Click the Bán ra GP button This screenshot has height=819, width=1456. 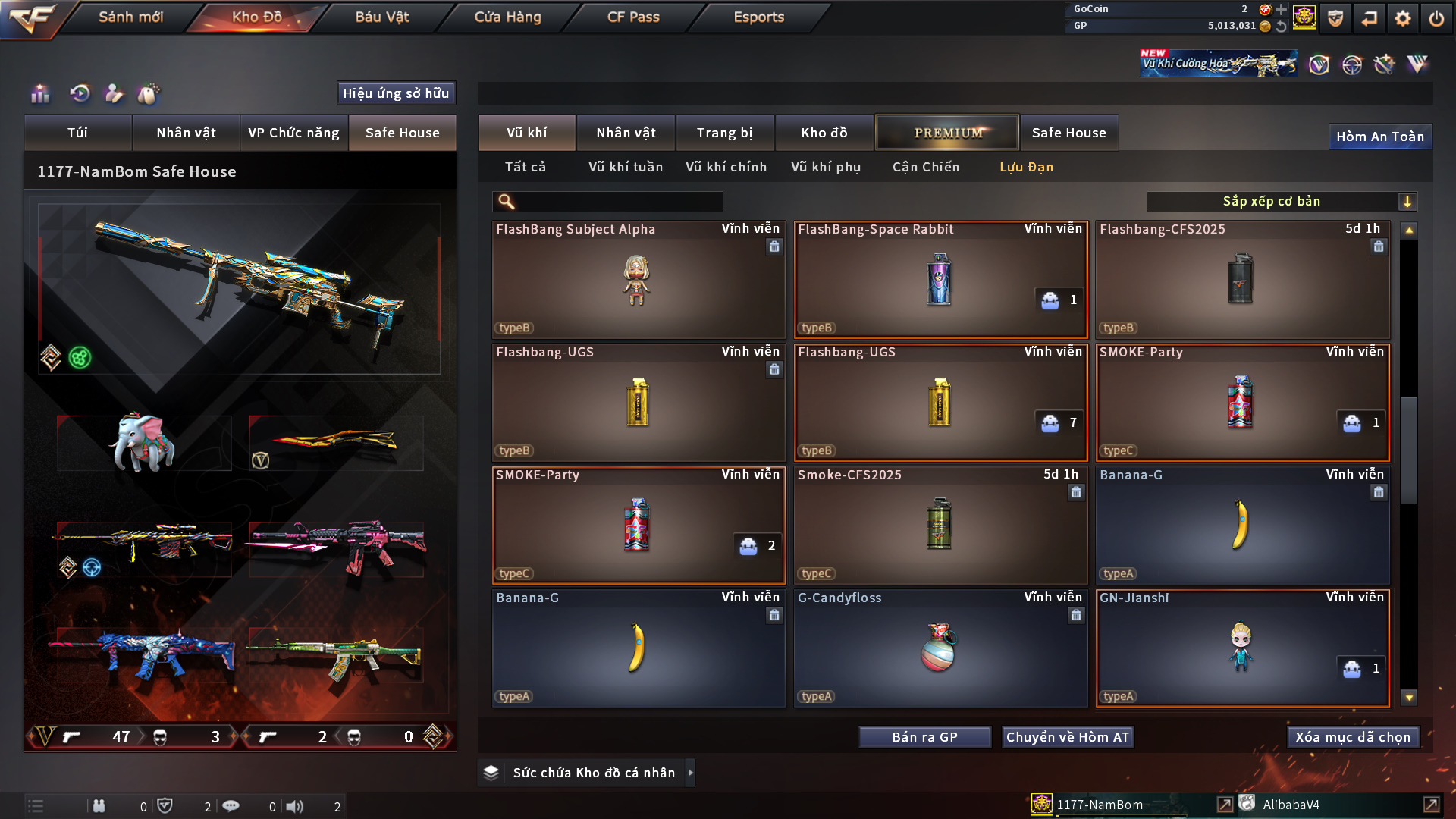click(924, 737)
